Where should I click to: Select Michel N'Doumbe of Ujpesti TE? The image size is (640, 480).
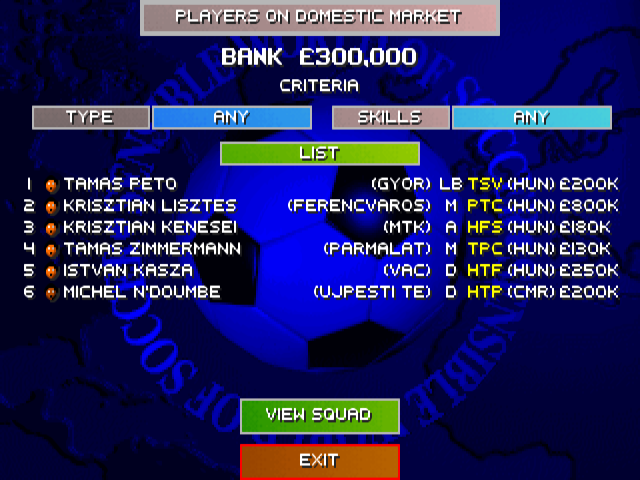click(x=141, y=292)
